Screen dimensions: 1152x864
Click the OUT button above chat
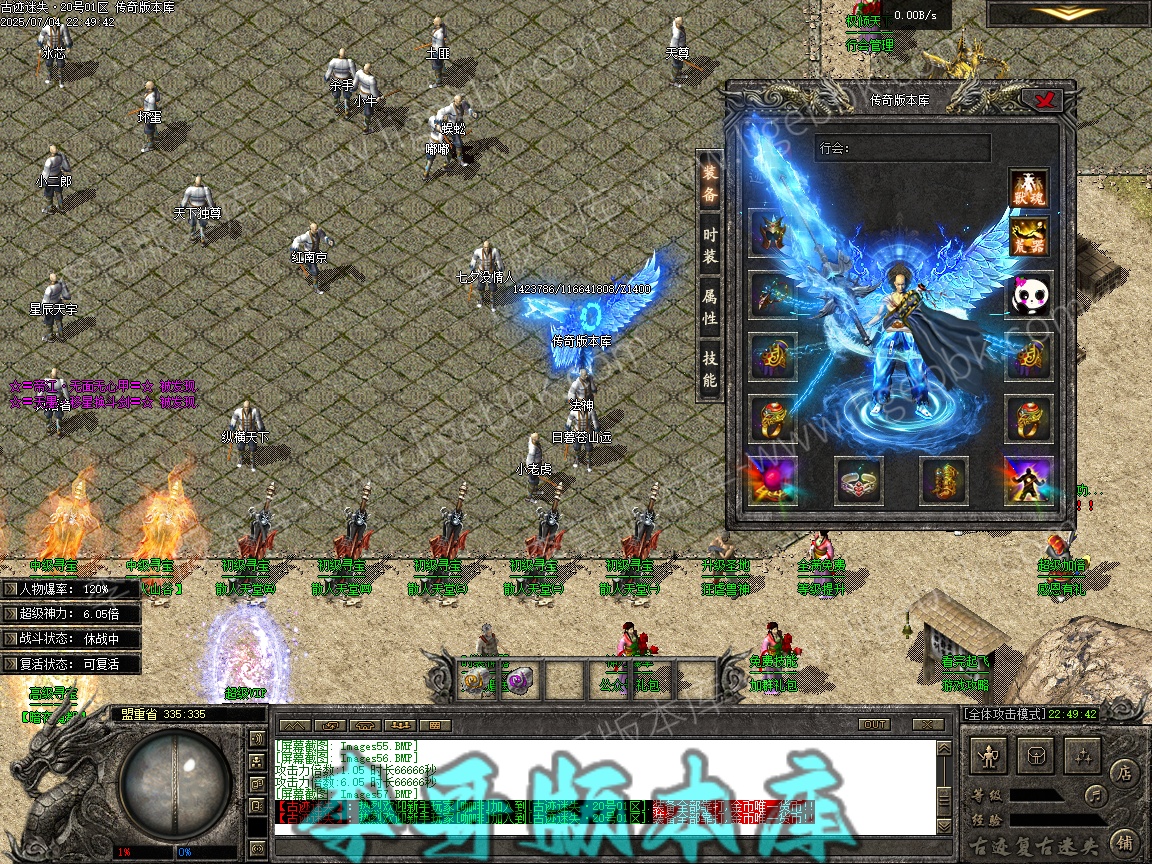pyautogui.click(x=874, y=725)
